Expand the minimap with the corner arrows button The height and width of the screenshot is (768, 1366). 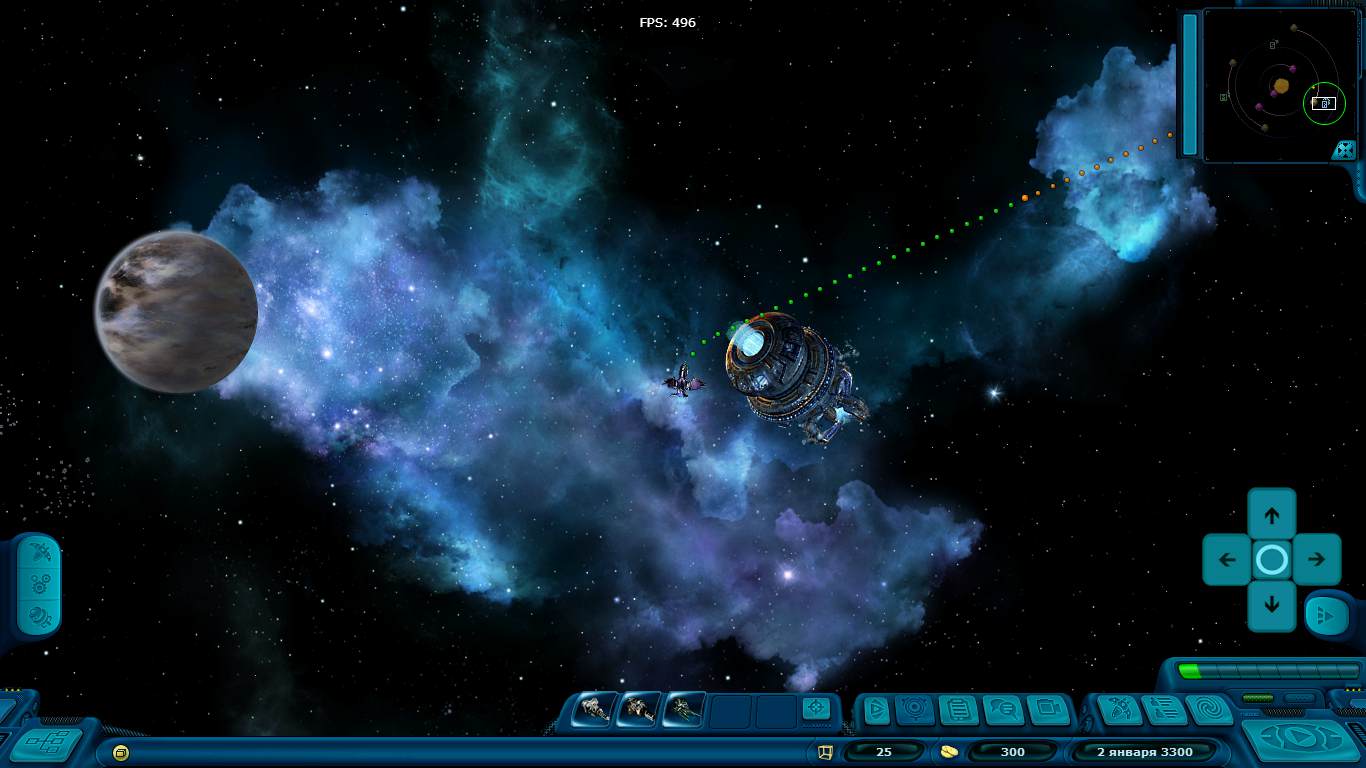pyautogui.click(x=1344, y=149)
